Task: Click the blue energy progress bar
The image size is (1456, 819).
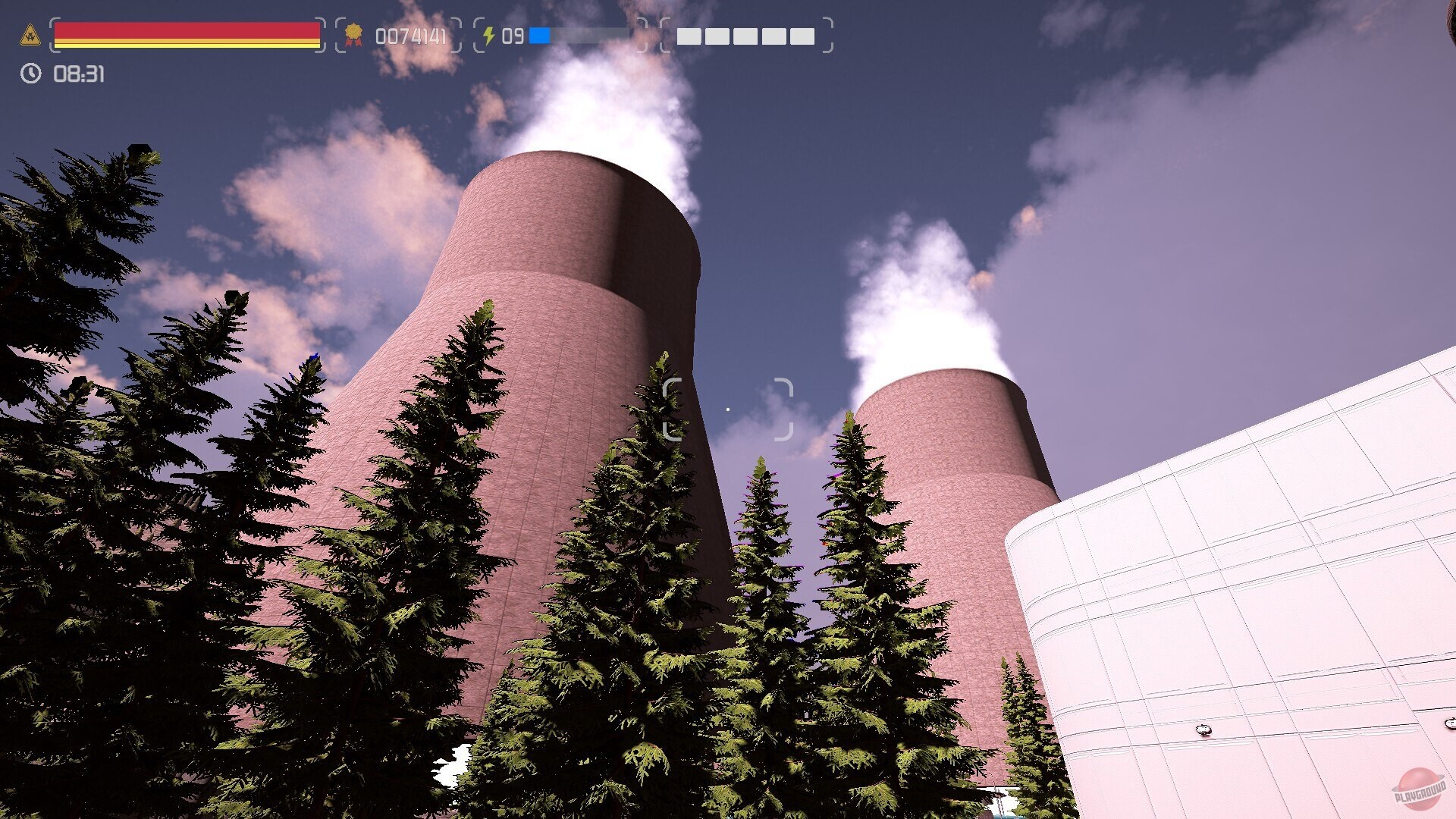Action: coord(541,34)
